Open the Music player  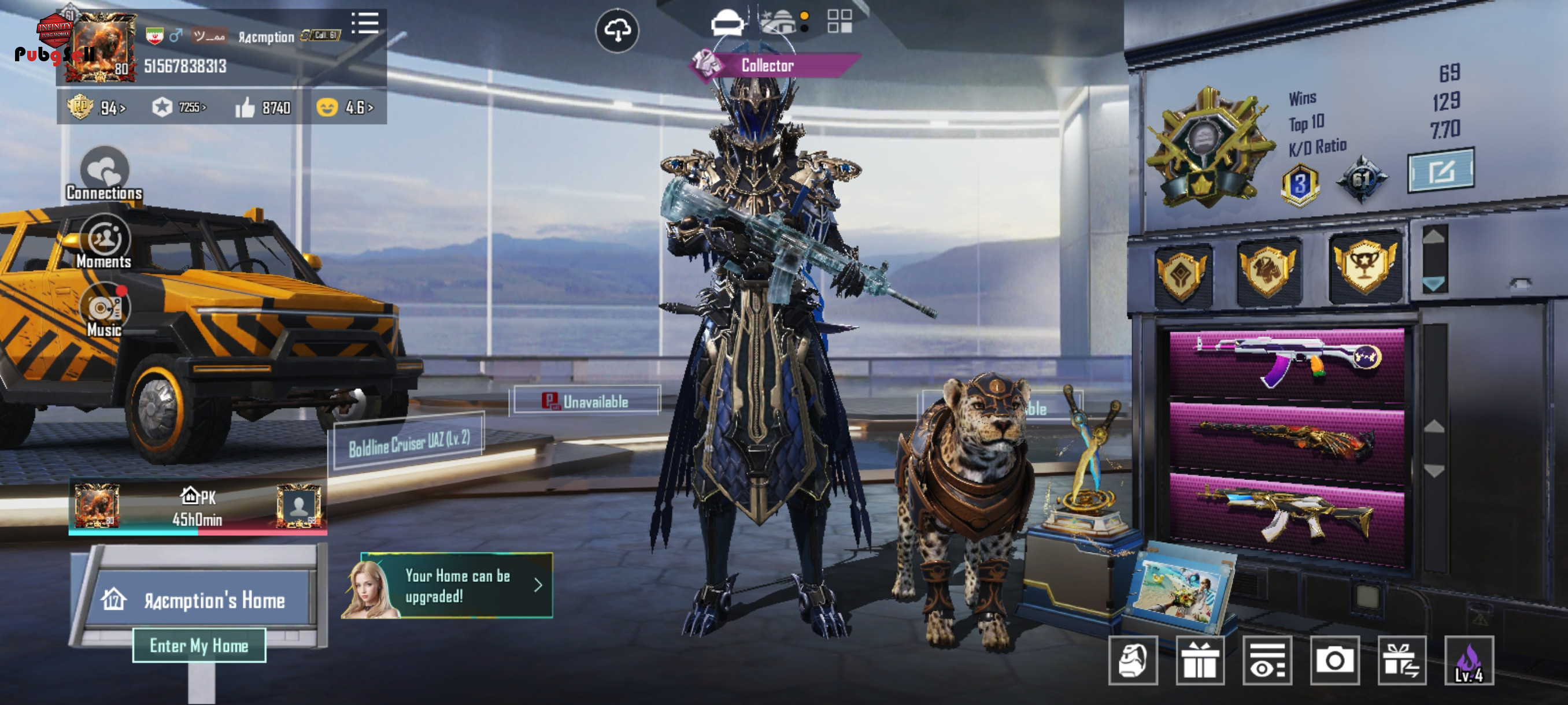104,311
